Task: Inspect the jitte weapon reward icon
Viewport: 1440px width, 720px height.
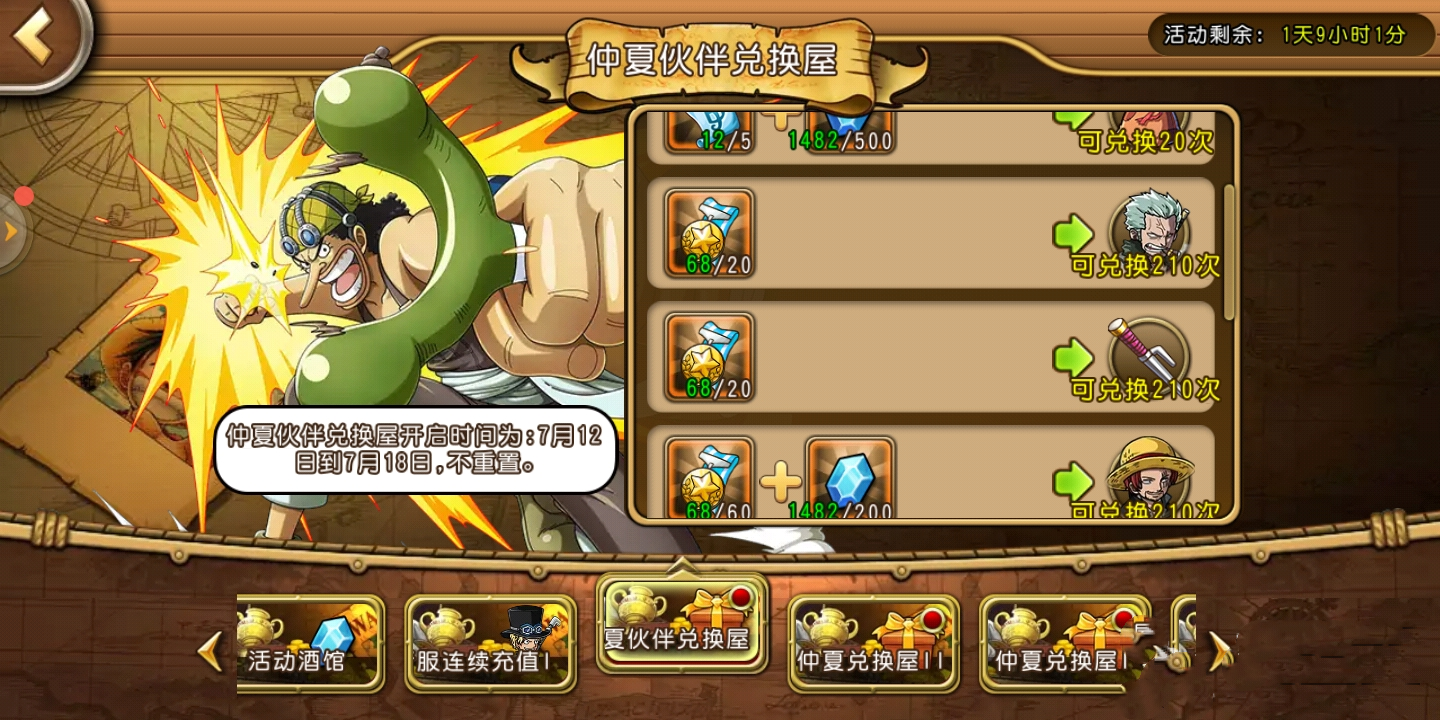Action: click(x=1149, y=349)
